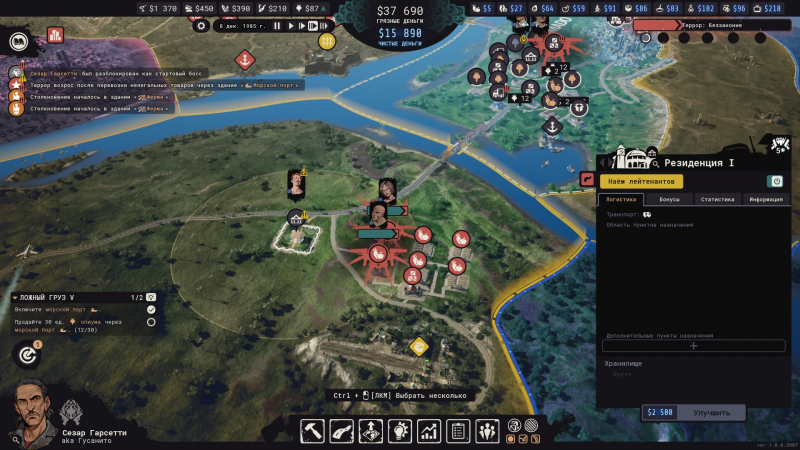This screenshot has width=800, height=450.
Task: Open the lightbulb research menu
Action: tap(400, 431)
